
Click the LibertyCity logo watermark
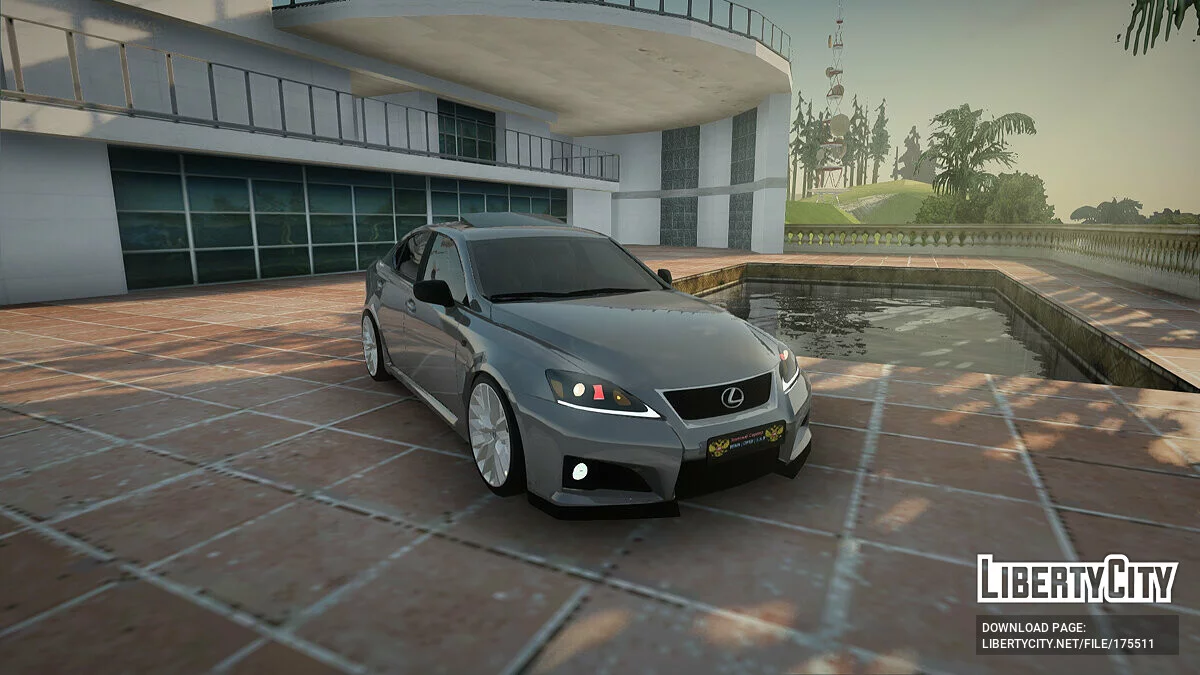pos(1077,579)
